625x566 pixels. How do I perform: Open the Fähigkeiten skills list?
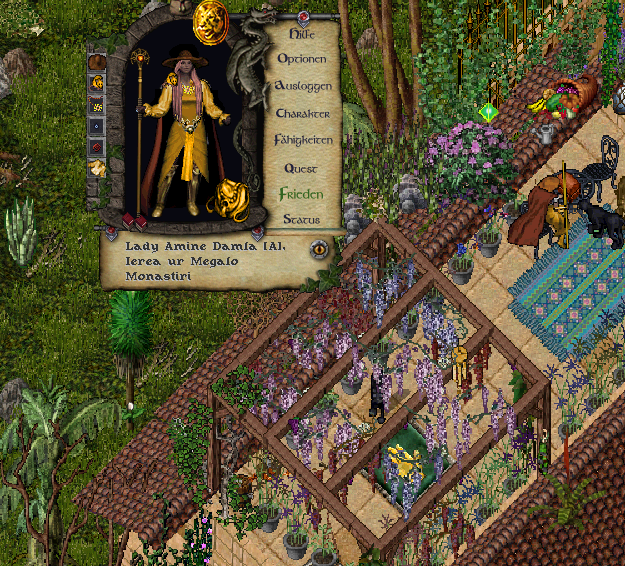point(303,140)
